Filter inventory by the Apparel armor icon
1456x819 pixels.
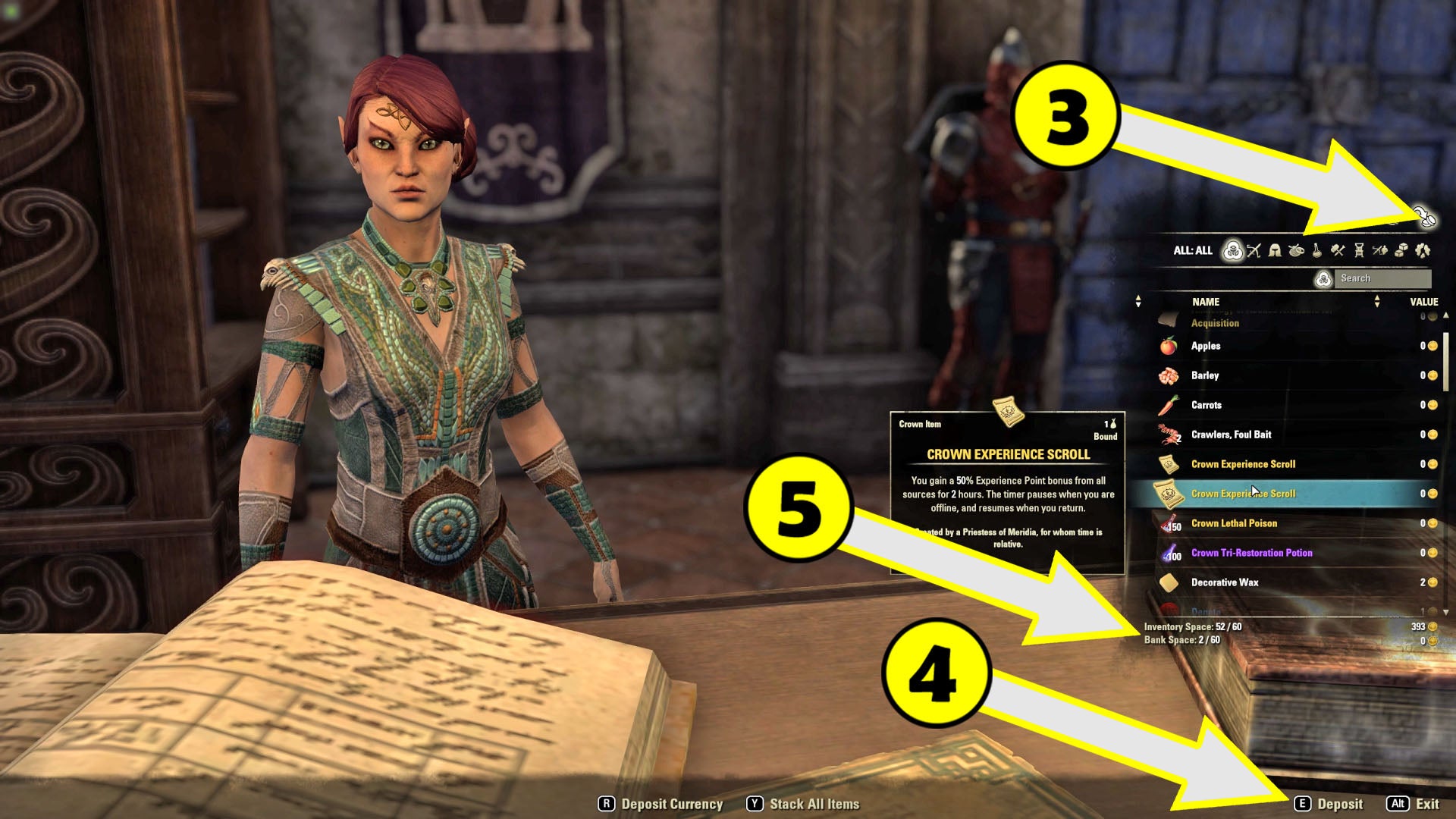click(1276, 250)
